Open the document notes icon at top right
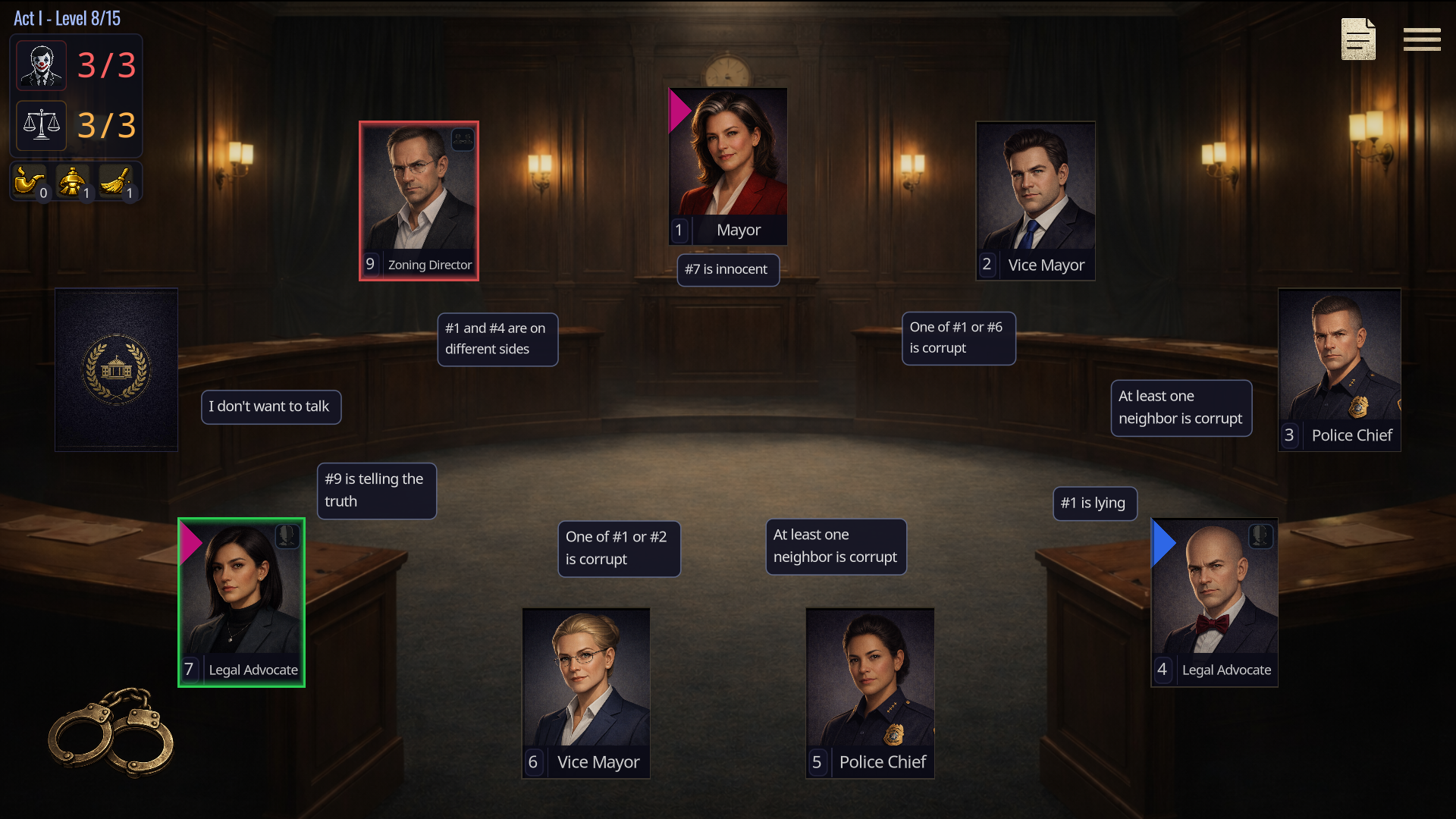This screenshot has height=819, width=1456. (x=1357, y=39)
